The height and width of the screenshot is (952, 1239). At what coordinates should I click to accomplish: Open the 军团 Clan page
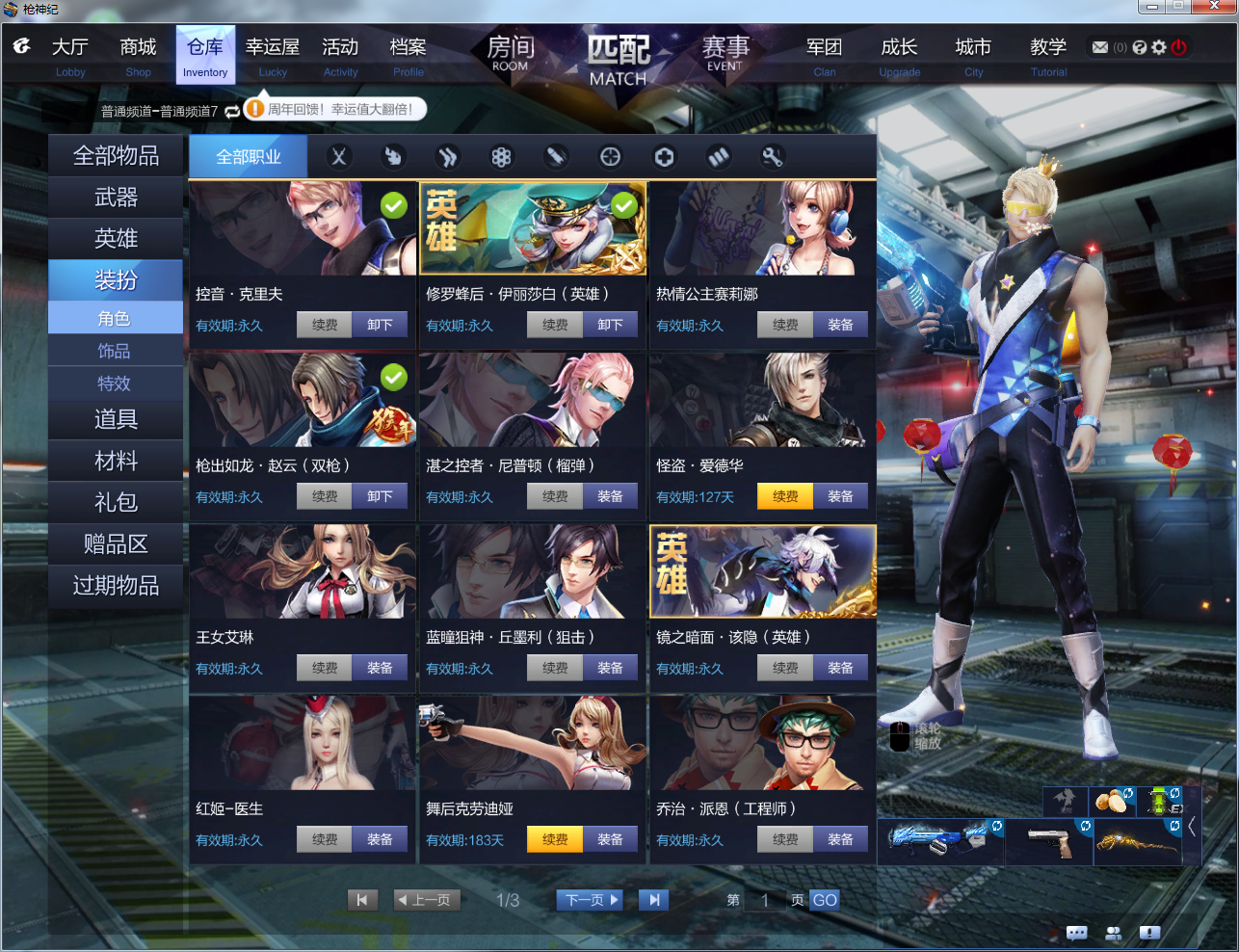[x=824, y=55]
